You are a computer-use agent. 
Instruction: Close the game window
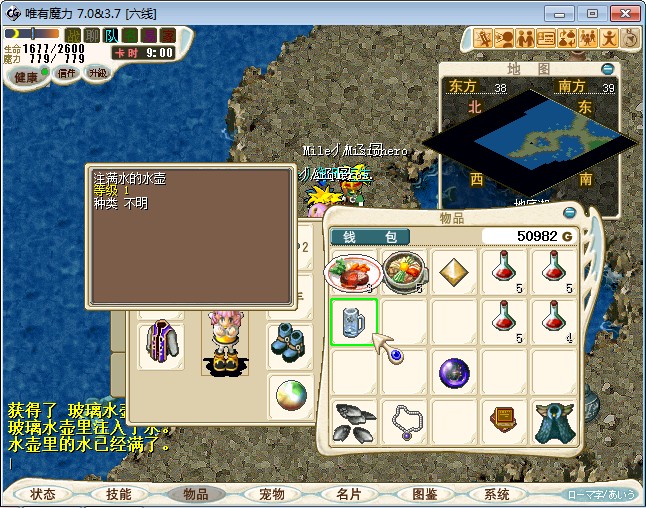pyautogui.click(x=622, y=13)
